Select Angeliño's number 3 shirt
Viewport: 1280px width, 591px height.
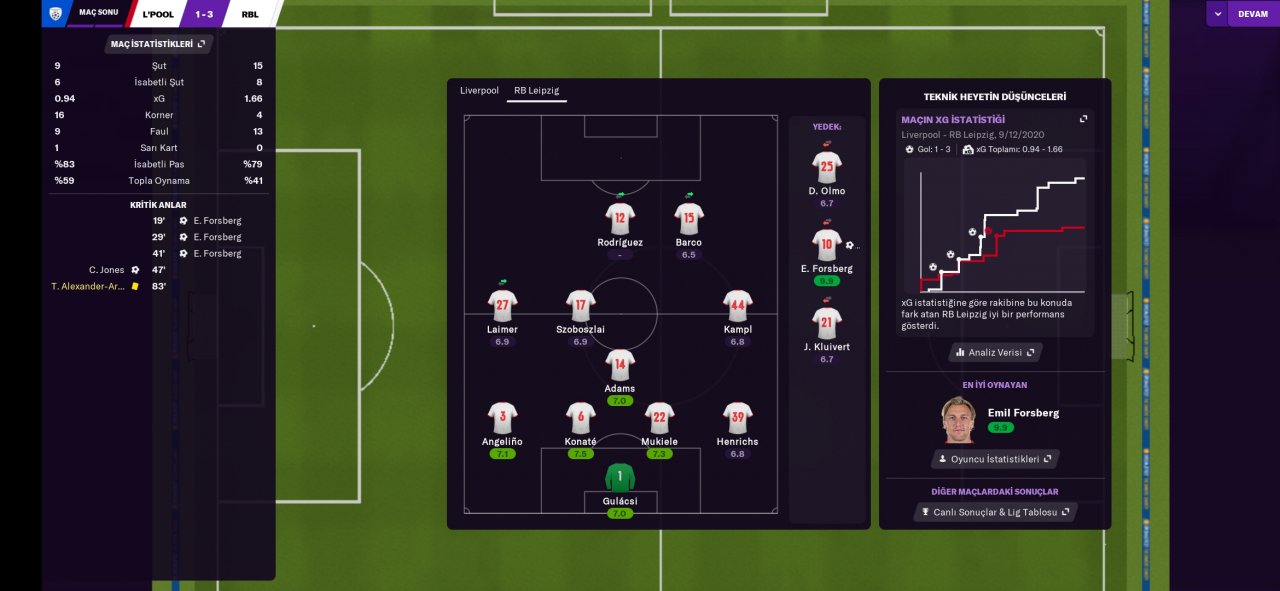coord(502,418)
